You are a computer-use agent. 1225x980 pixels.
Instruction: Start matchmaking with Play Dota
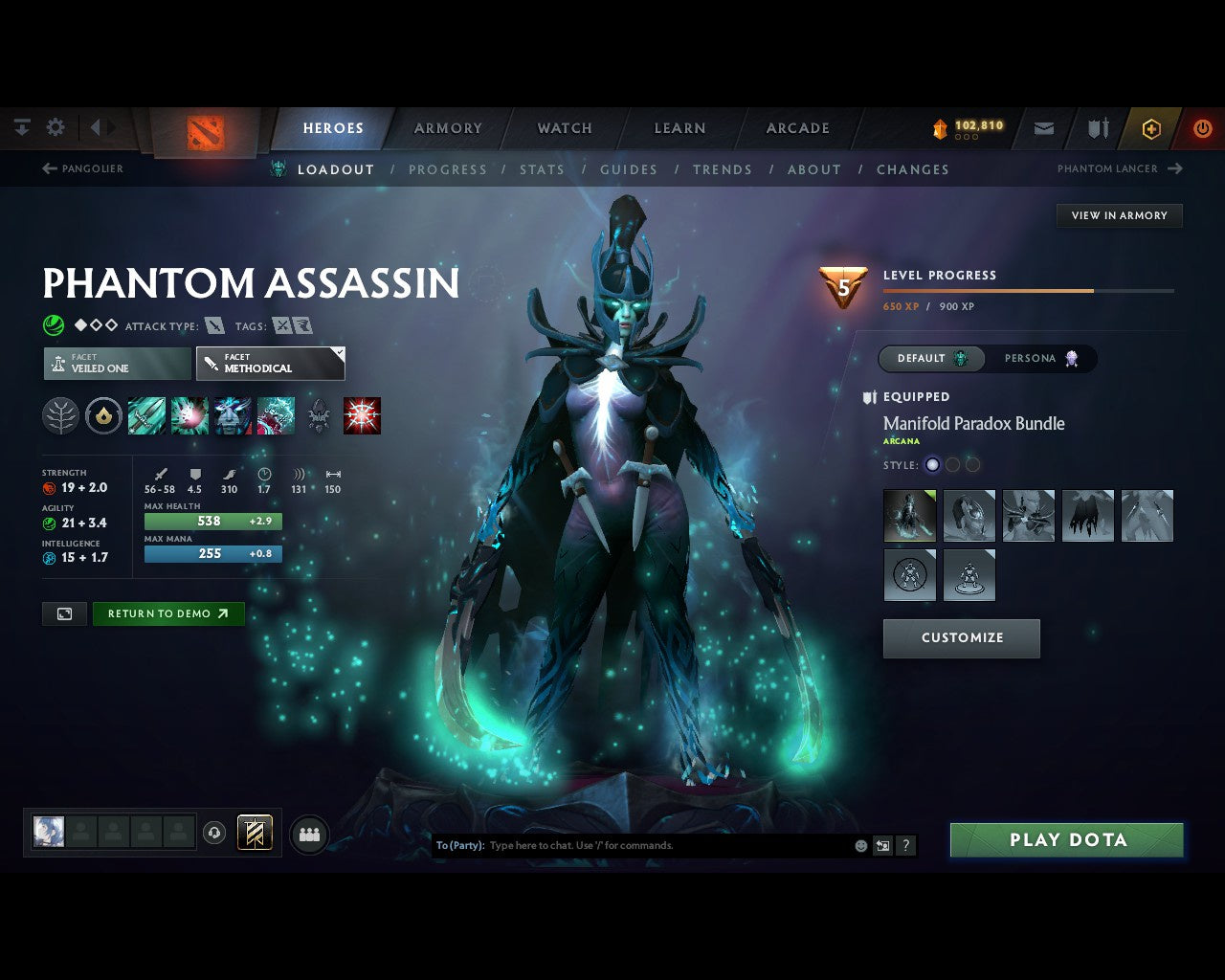(1067, 840)
